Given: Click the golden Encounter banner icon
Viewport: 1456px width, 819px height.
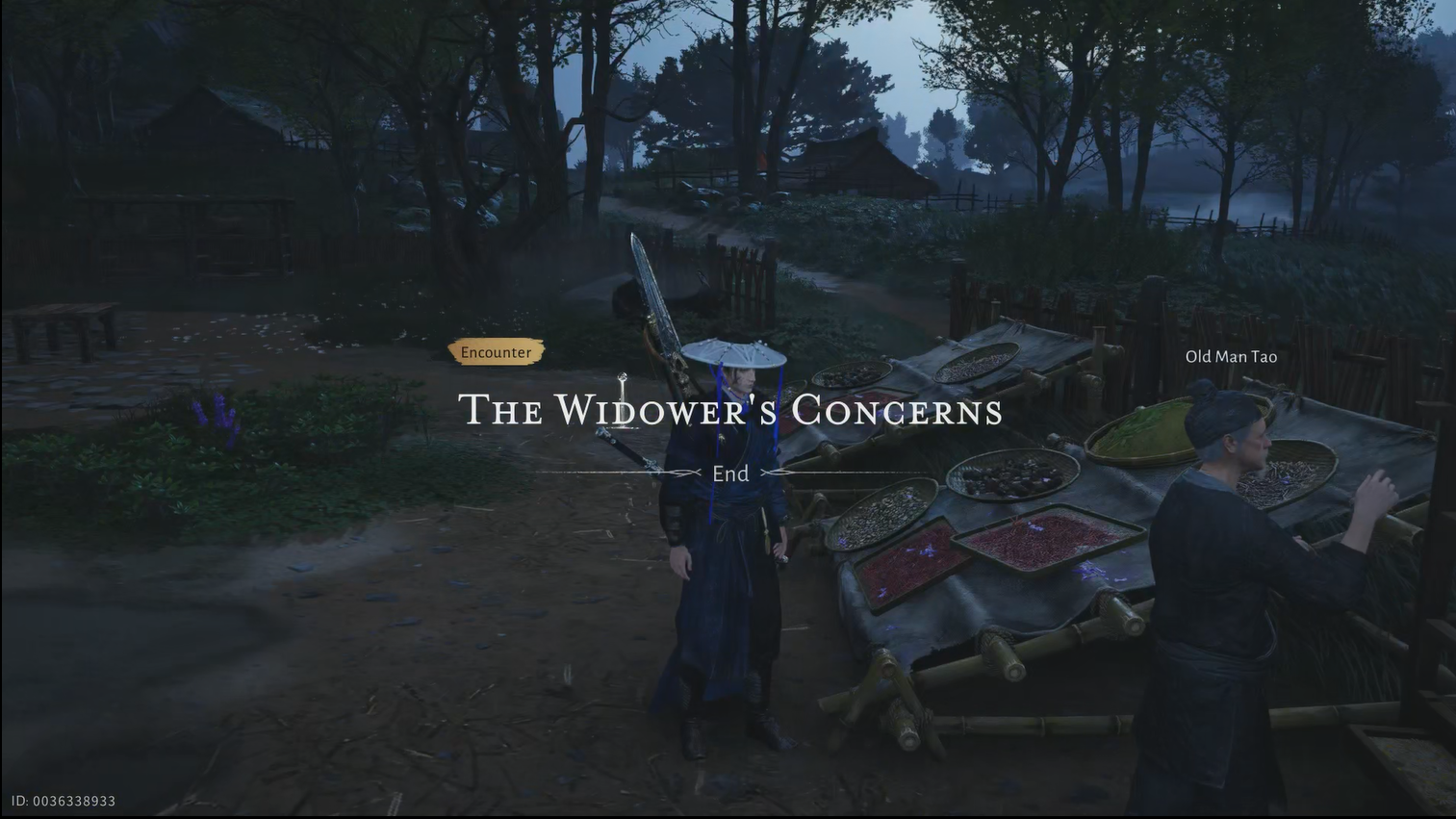Looking at the screenshot, I should (x=495, y=351).
